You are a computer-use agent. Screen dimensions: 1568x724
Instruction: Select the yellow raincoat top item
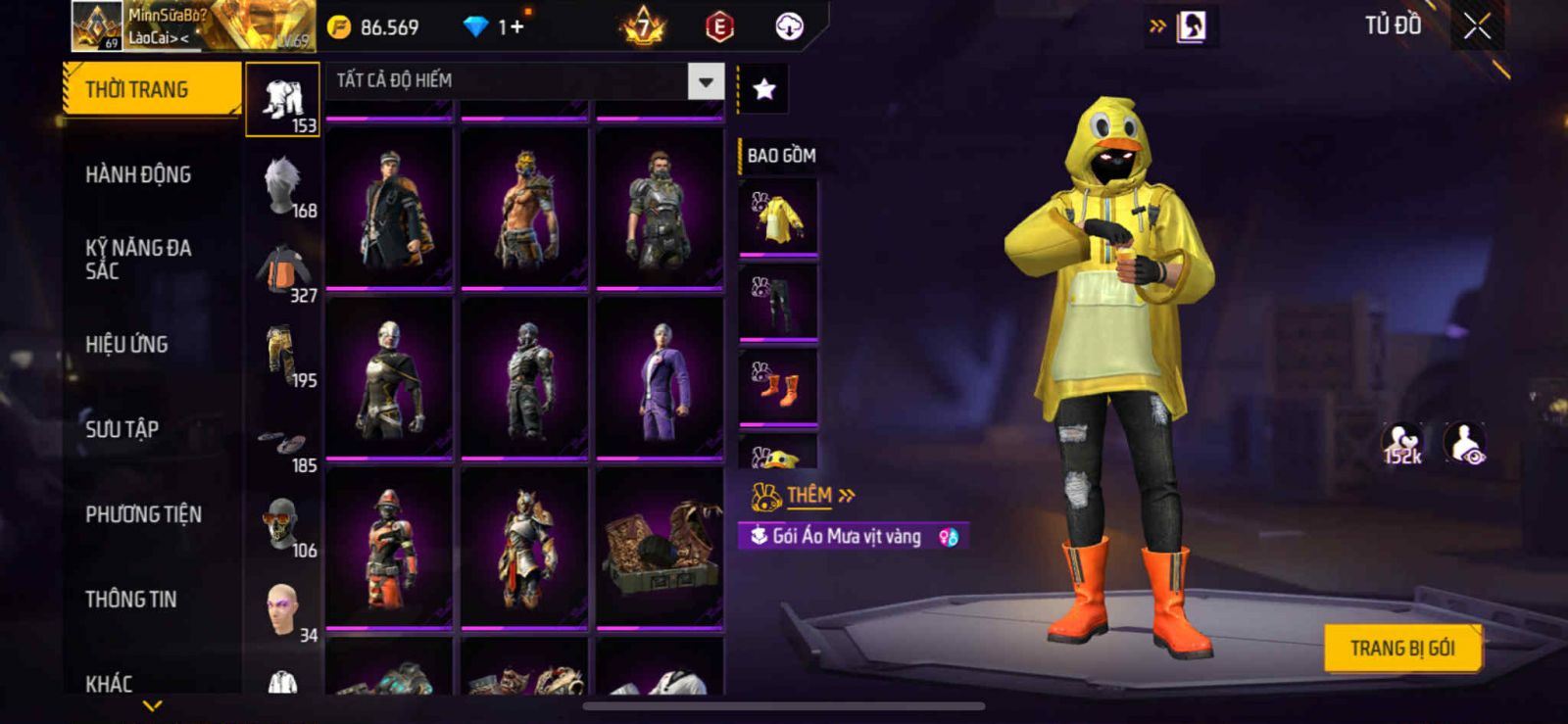pyautogui.click(x=778, y=217)
